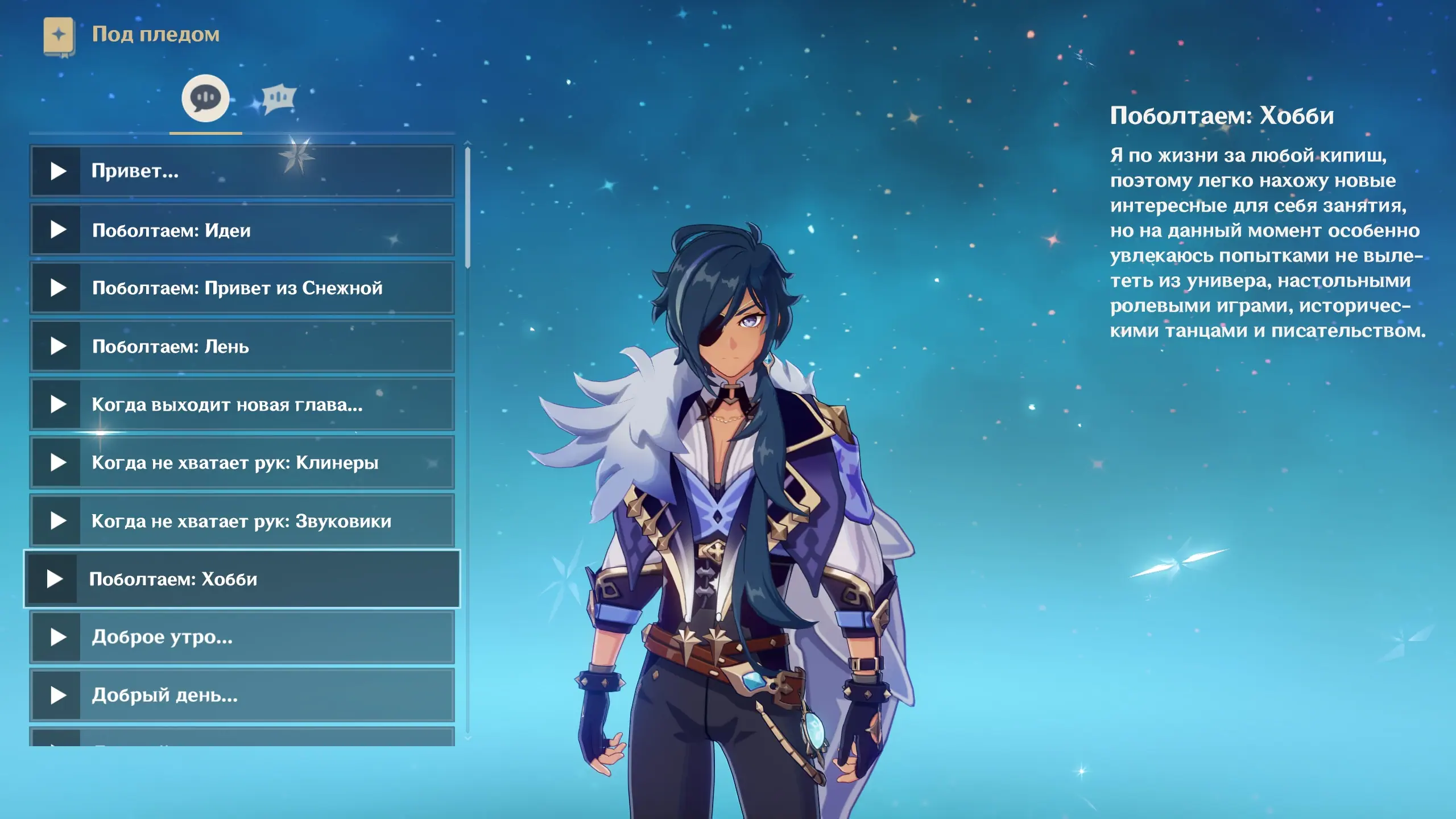This screenshot has width=1456, height=819.
Task: Click "Когда не хватает рук: Звуковики"
Action: pyautogui.click(x=242, y=520)
